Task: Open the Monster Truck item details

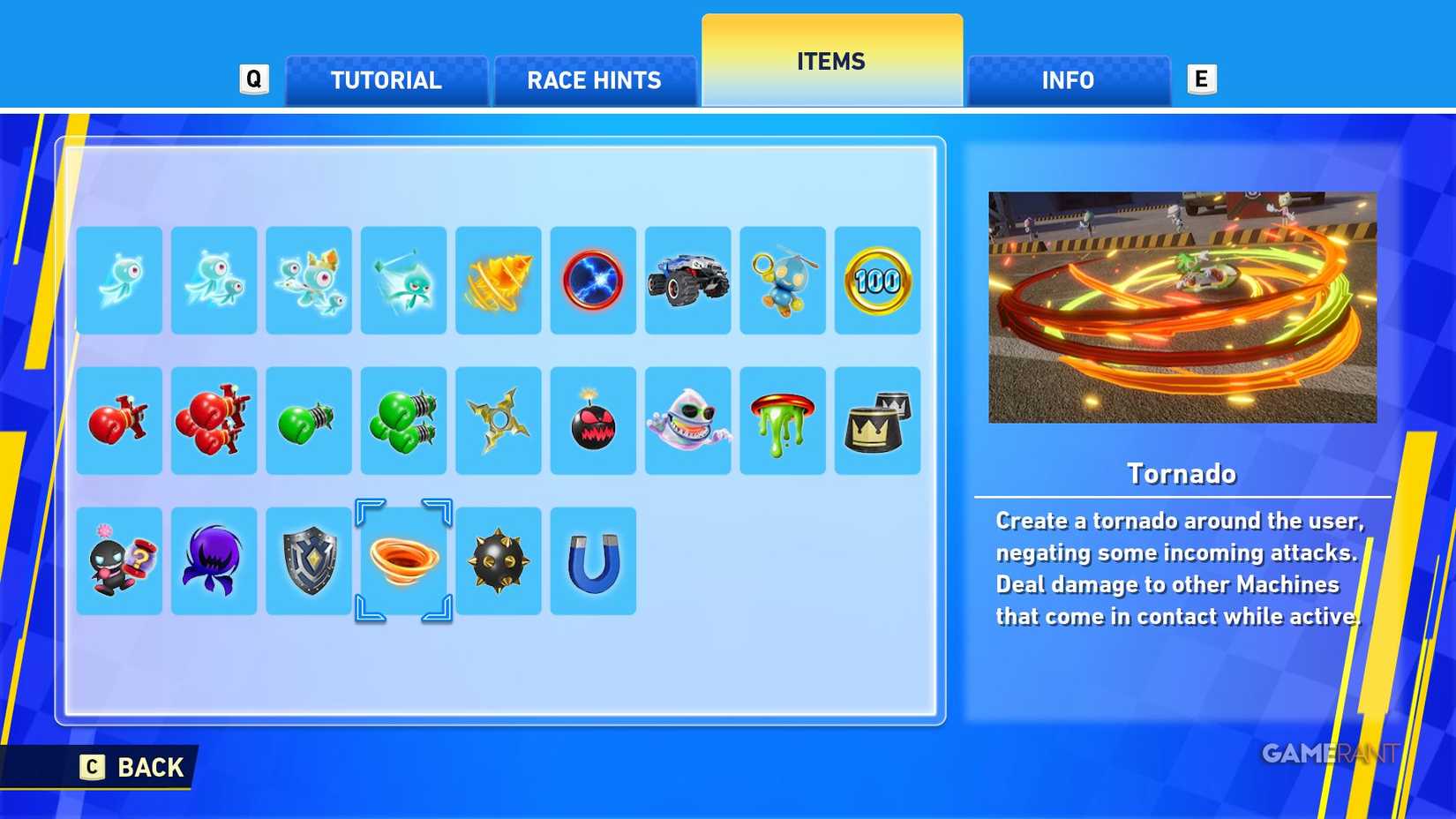Action: click(687, 281)
